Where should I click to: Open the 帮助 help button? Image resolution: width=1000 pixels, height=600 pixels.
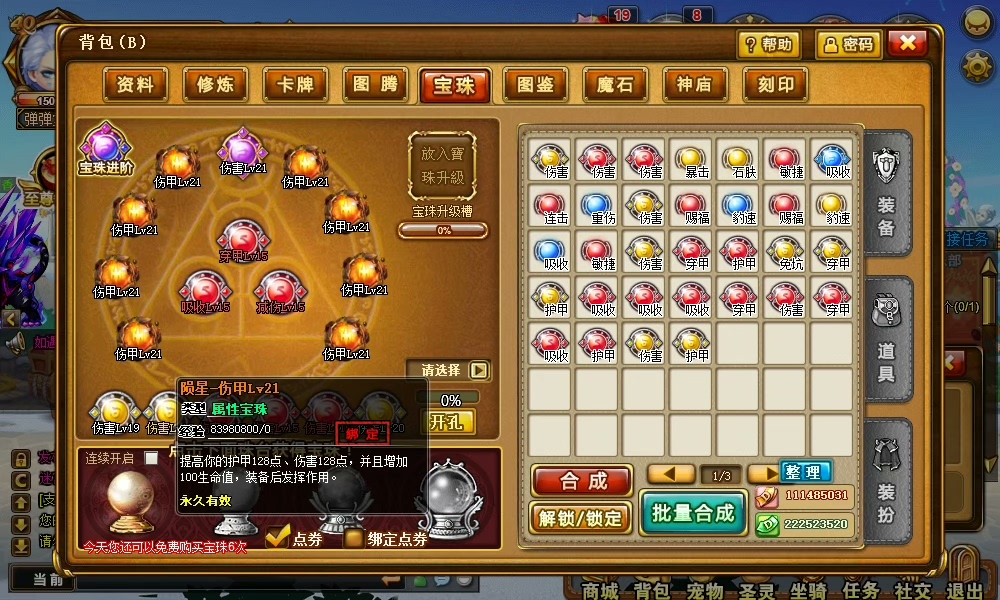[x=770, y=44]
